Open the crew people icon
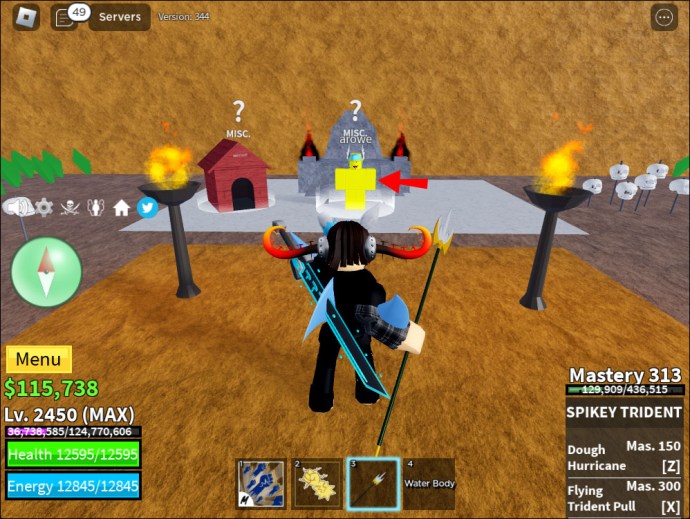The image size is (690, 519). (x=97, y=207)
